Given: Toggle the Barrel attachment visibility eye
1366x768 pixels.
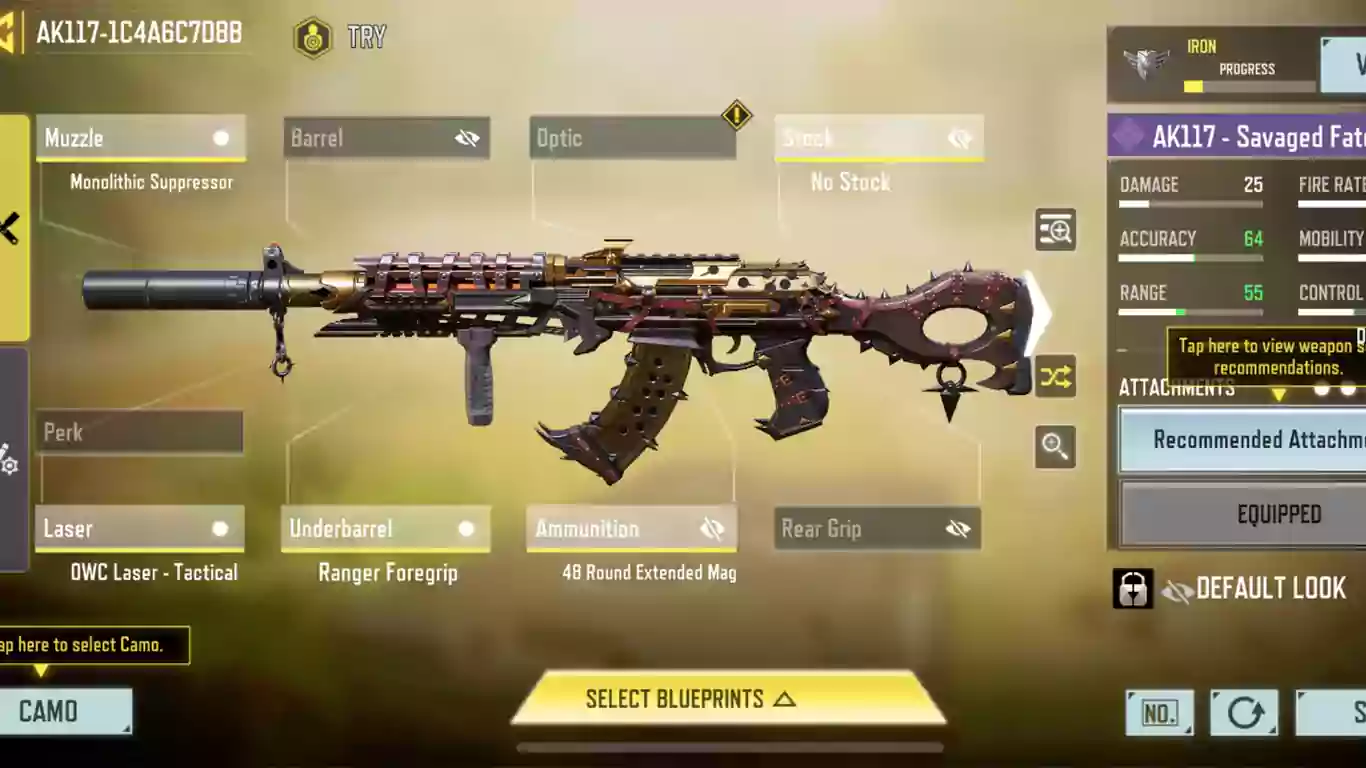Looking at the screenshot, I should tap(467, 138).
